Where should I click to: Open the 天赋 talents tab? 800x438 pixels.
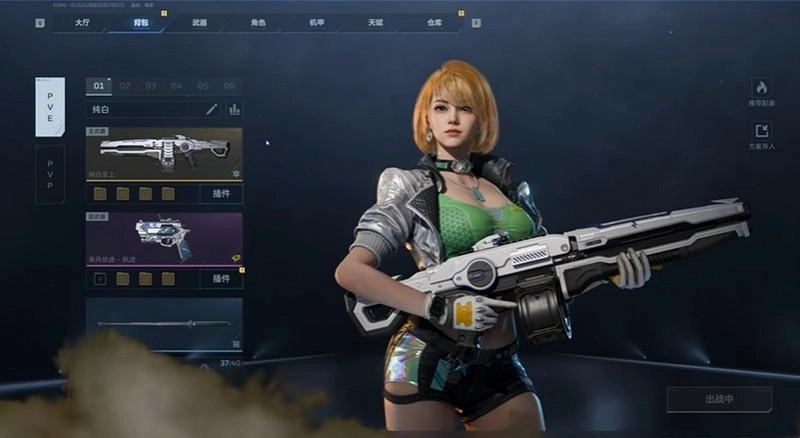[374, 22]
